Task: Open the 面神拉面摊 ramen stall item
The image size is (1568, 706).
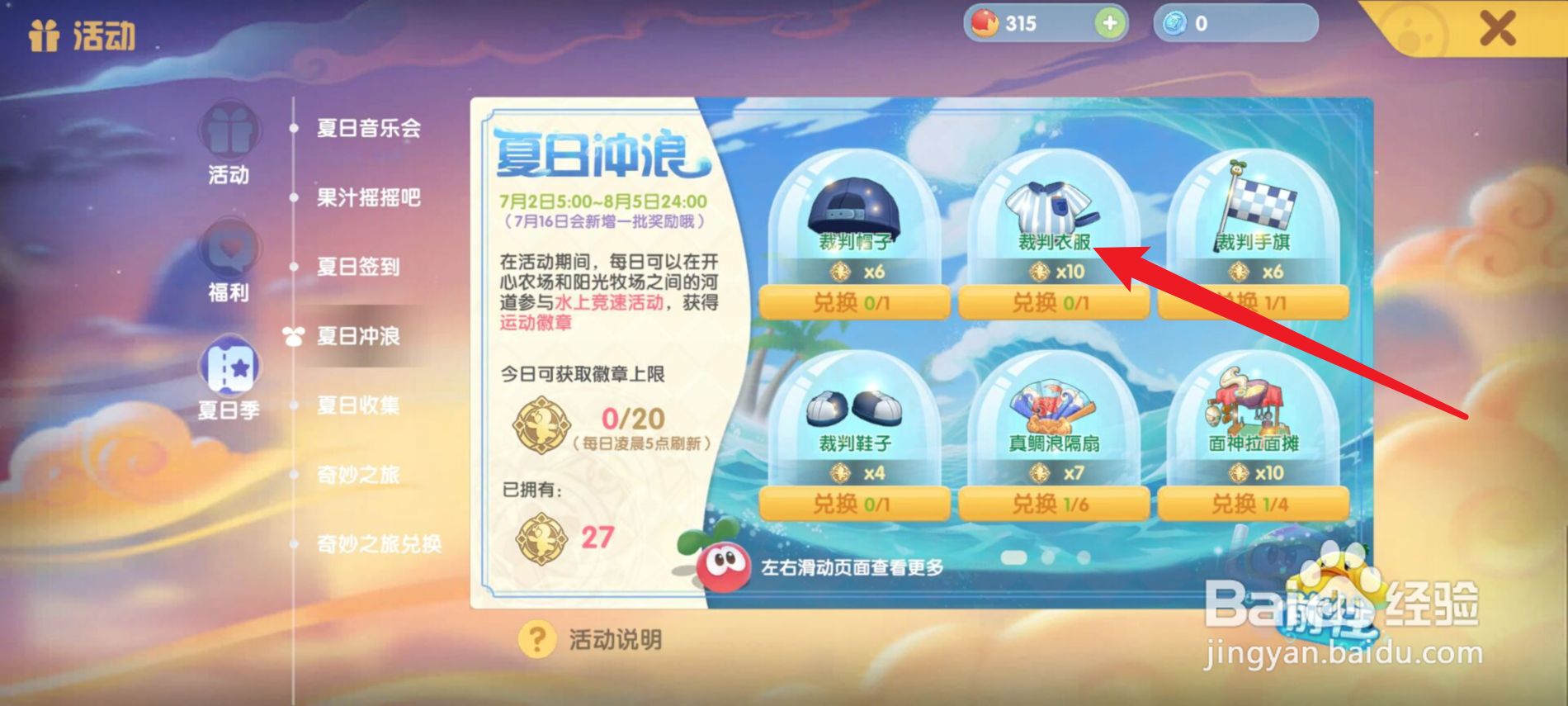Action: coord(1253,409)
